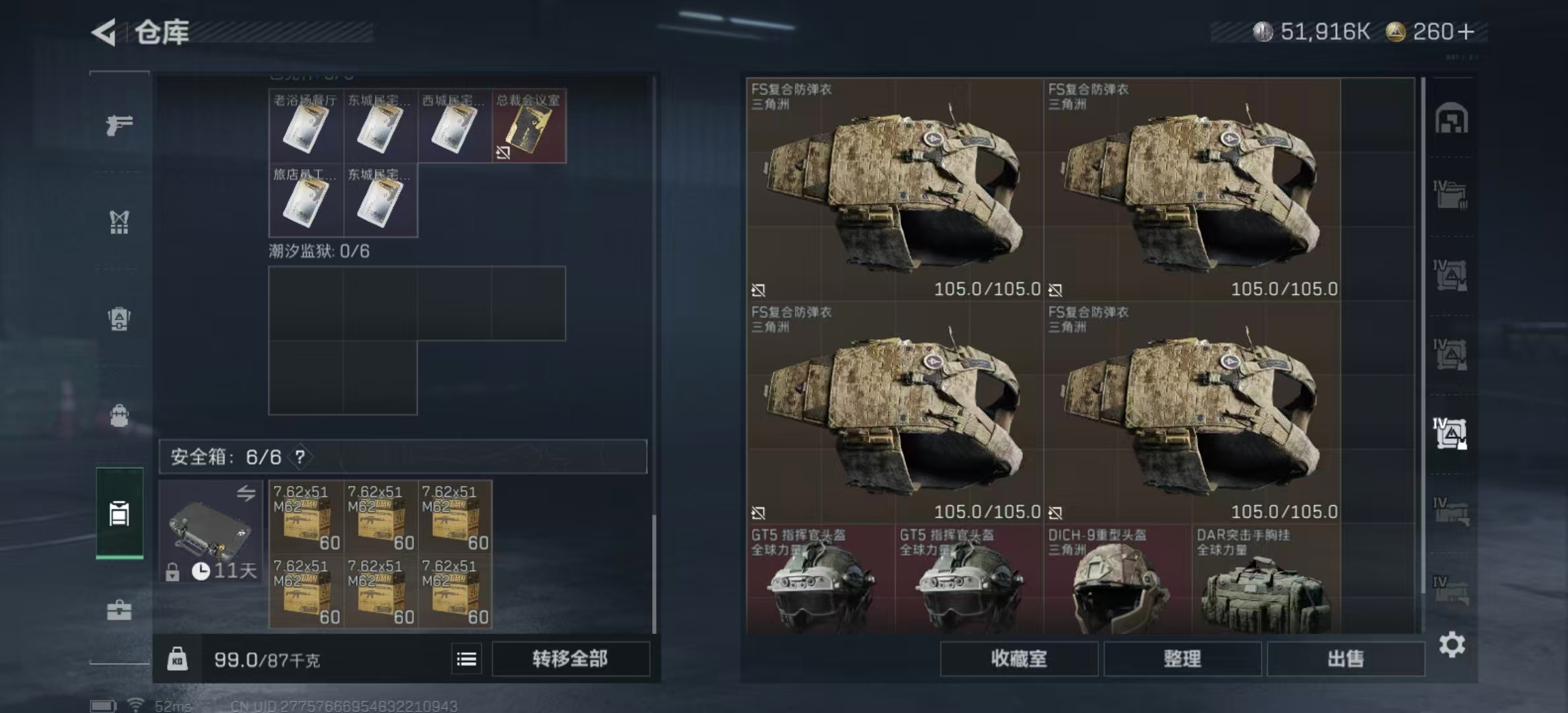This screenshot has height=713, width=1568.
Task: Switch to the chest rig tab
Action: click(119, 222)
